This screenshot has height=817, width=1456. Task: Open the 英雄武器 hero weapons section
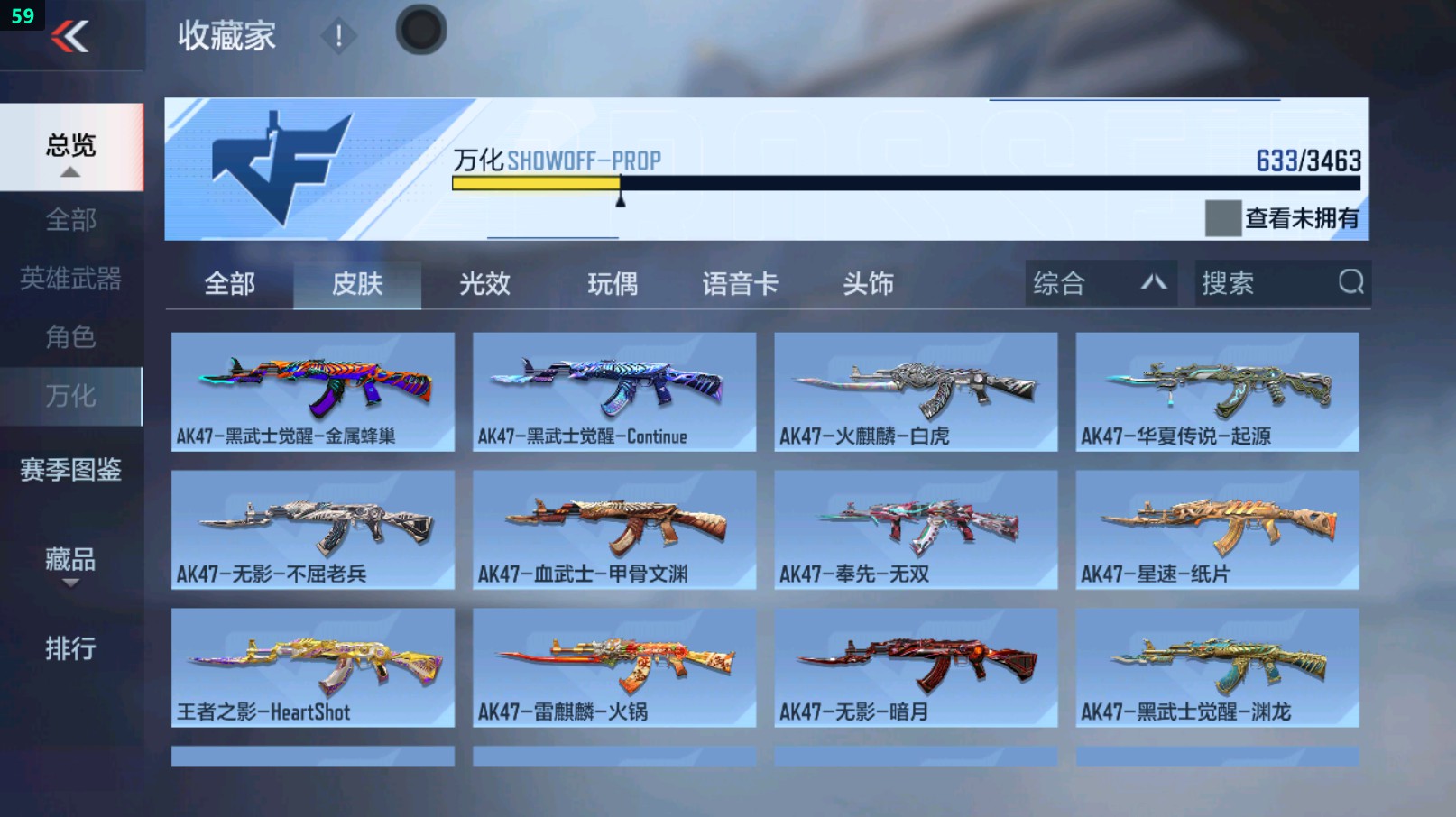pyautogui.click(x=68, y=280)
